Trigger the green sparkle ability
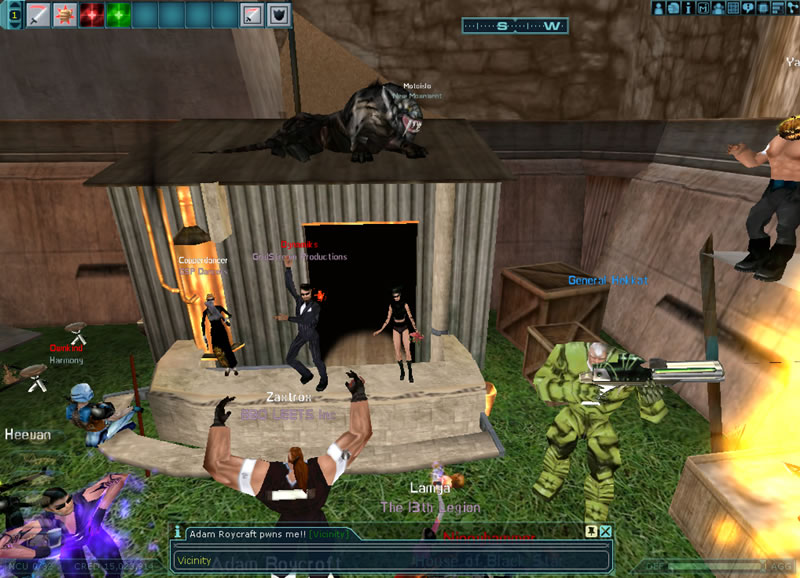 pyautogui.click(x=119, y=15)
